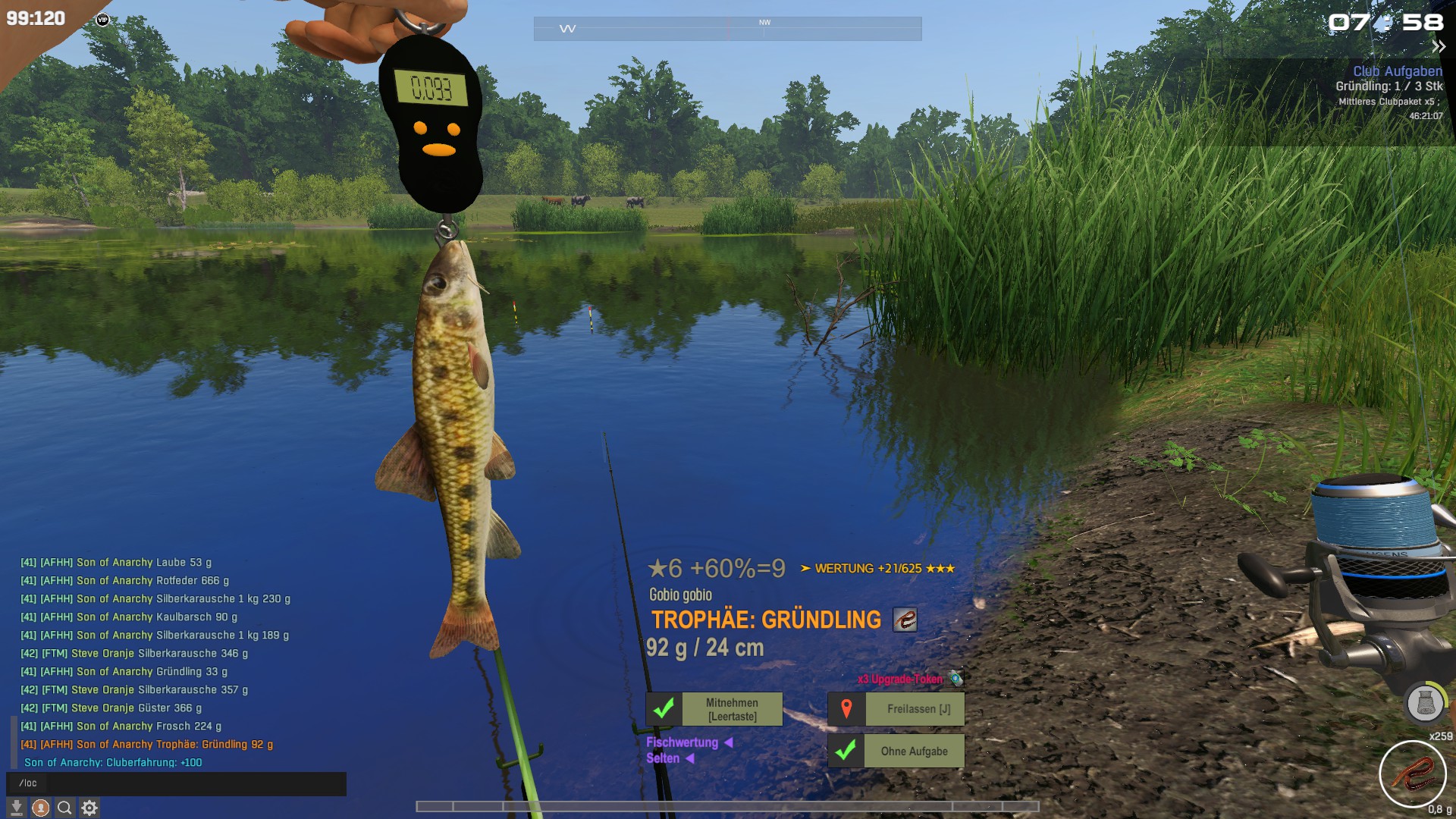Open chat settings via the gear icon
This screenshot has width=1456, height=819.
point(89,808)
